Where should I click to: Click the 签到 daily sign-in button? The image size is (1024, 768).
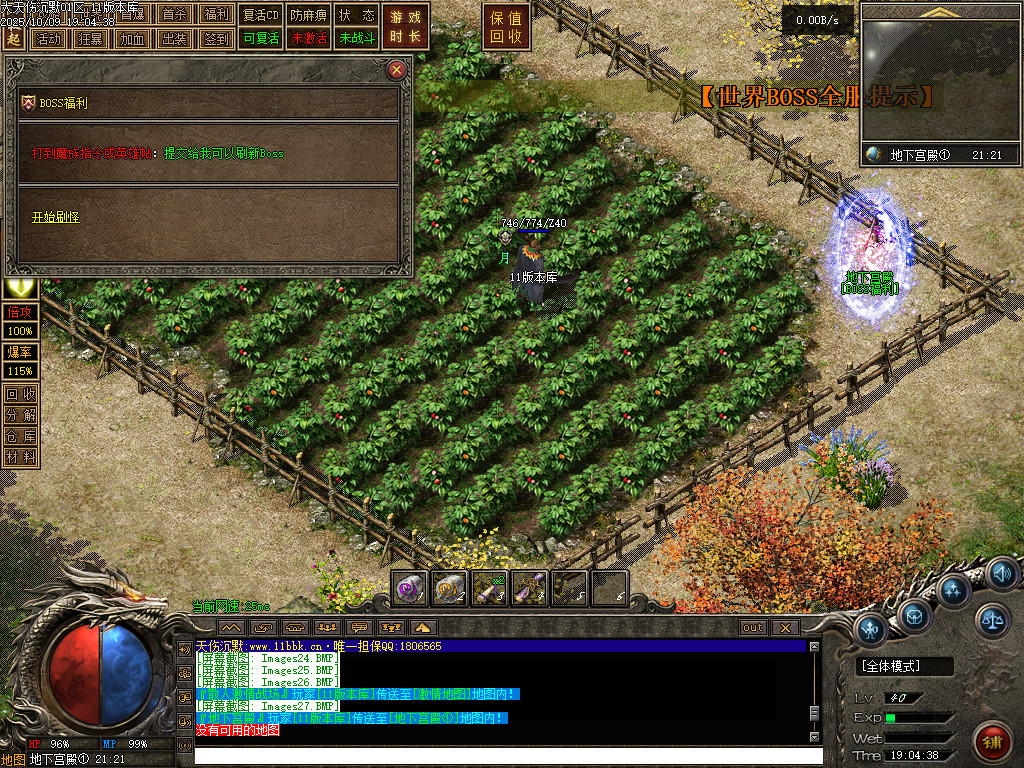pyautogui.click(x=216, y=39)
